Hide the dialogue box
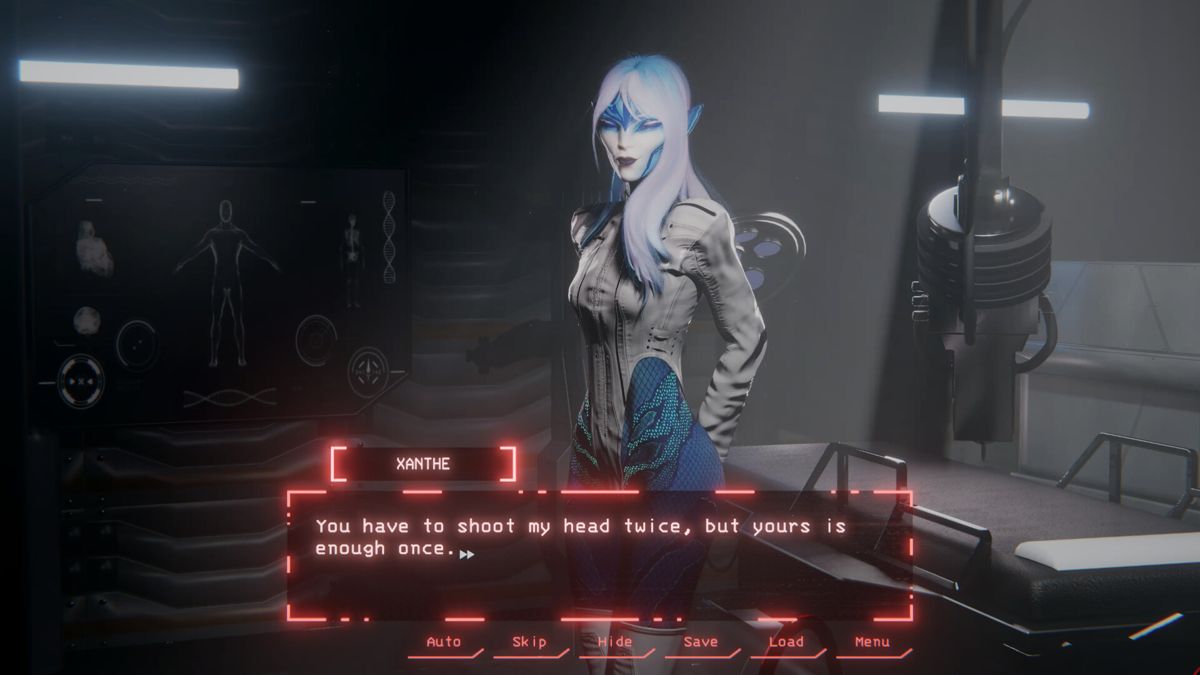 coord(614,642)
